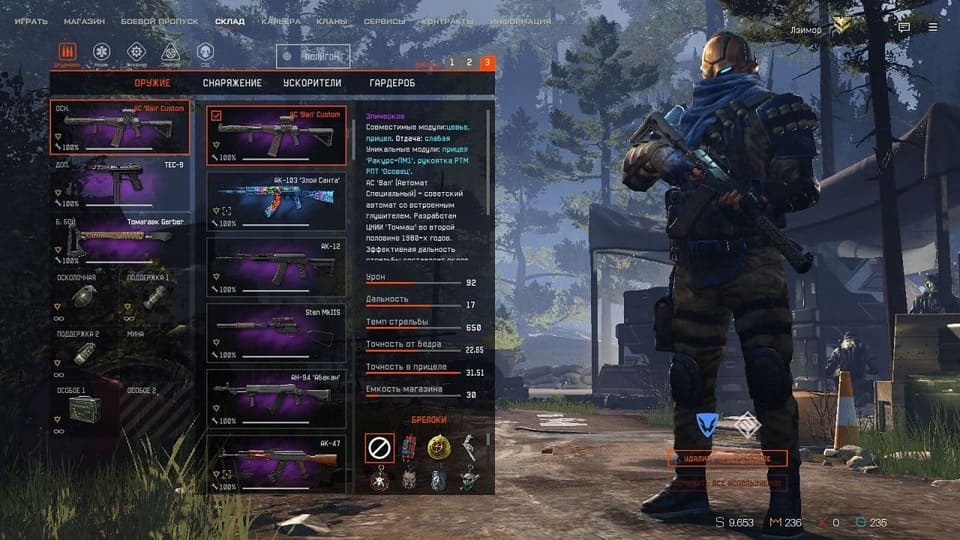
Task: Open the hamburger menu in top-right corner
Action: pos(935,28)
